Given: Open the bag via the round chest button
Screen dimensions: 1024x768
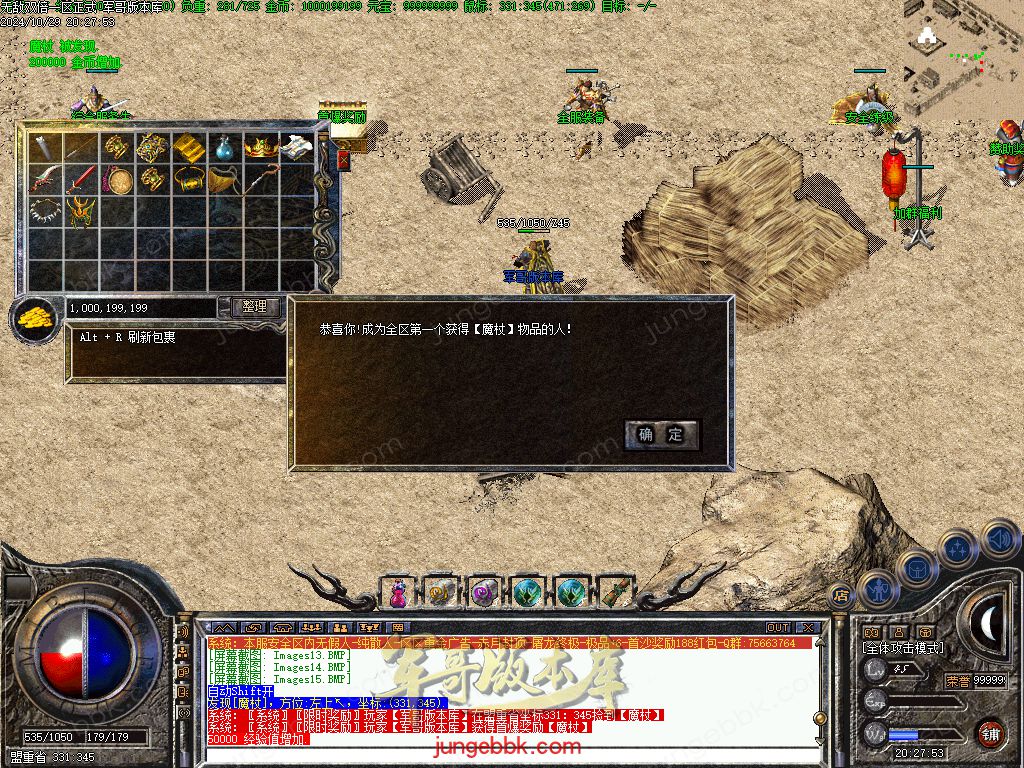Looking at the screenshot, I should click(x=916, y=569).
